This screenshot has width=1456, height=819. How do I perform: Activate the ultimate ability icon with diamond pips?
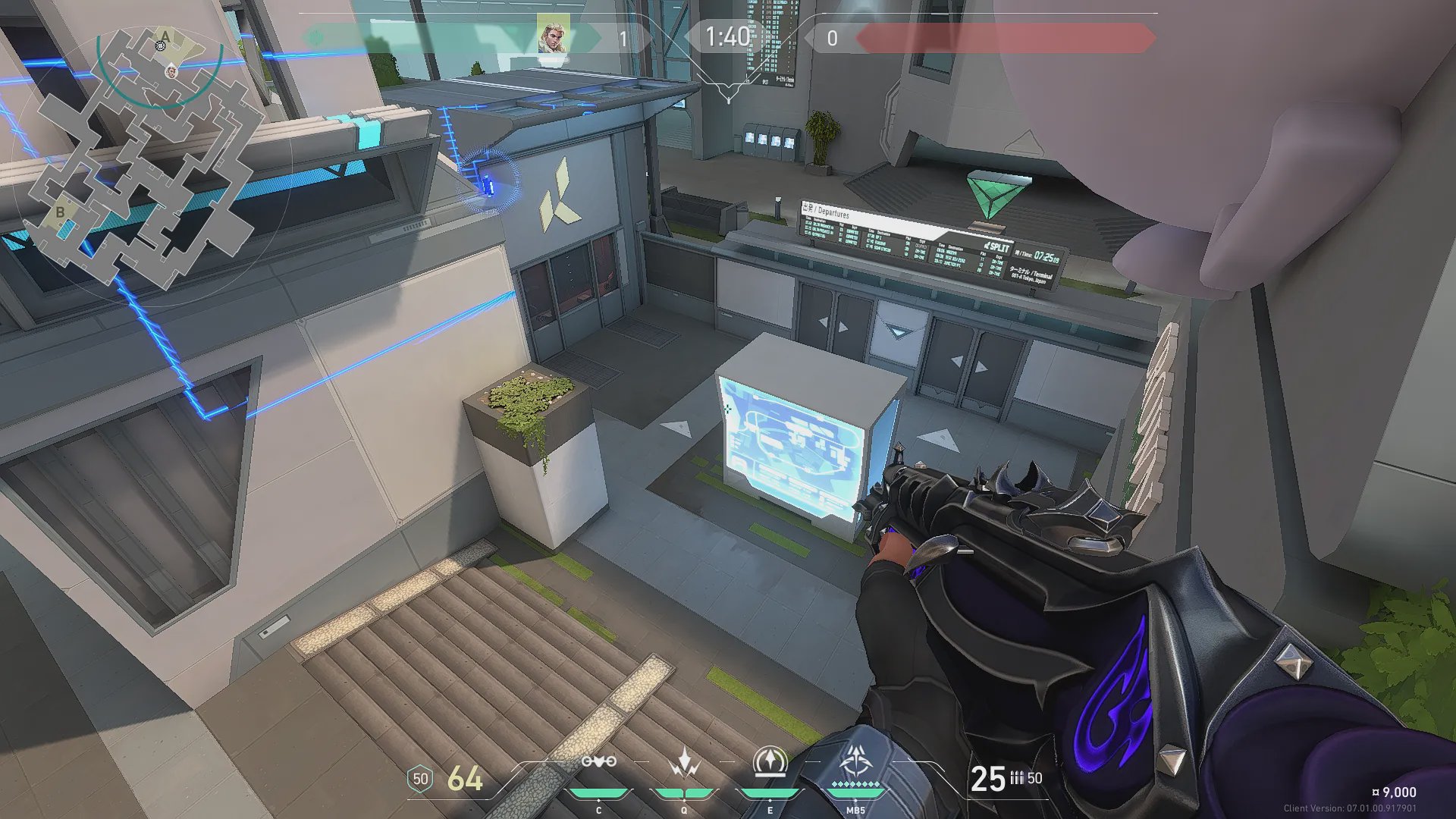(x=856, y=760)
